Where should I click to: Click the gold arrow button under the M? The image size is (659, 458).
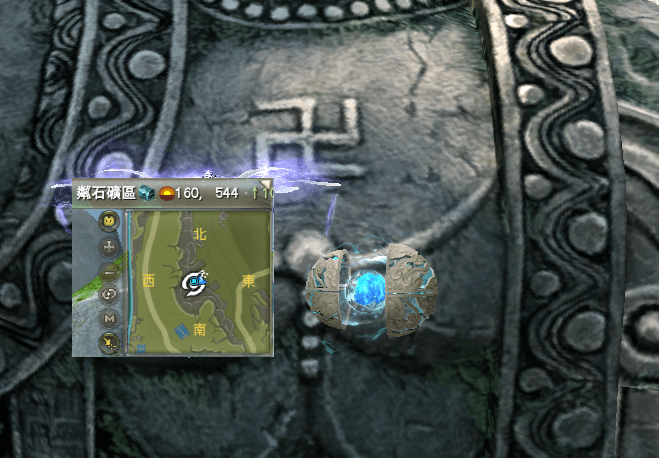(108, 343)
